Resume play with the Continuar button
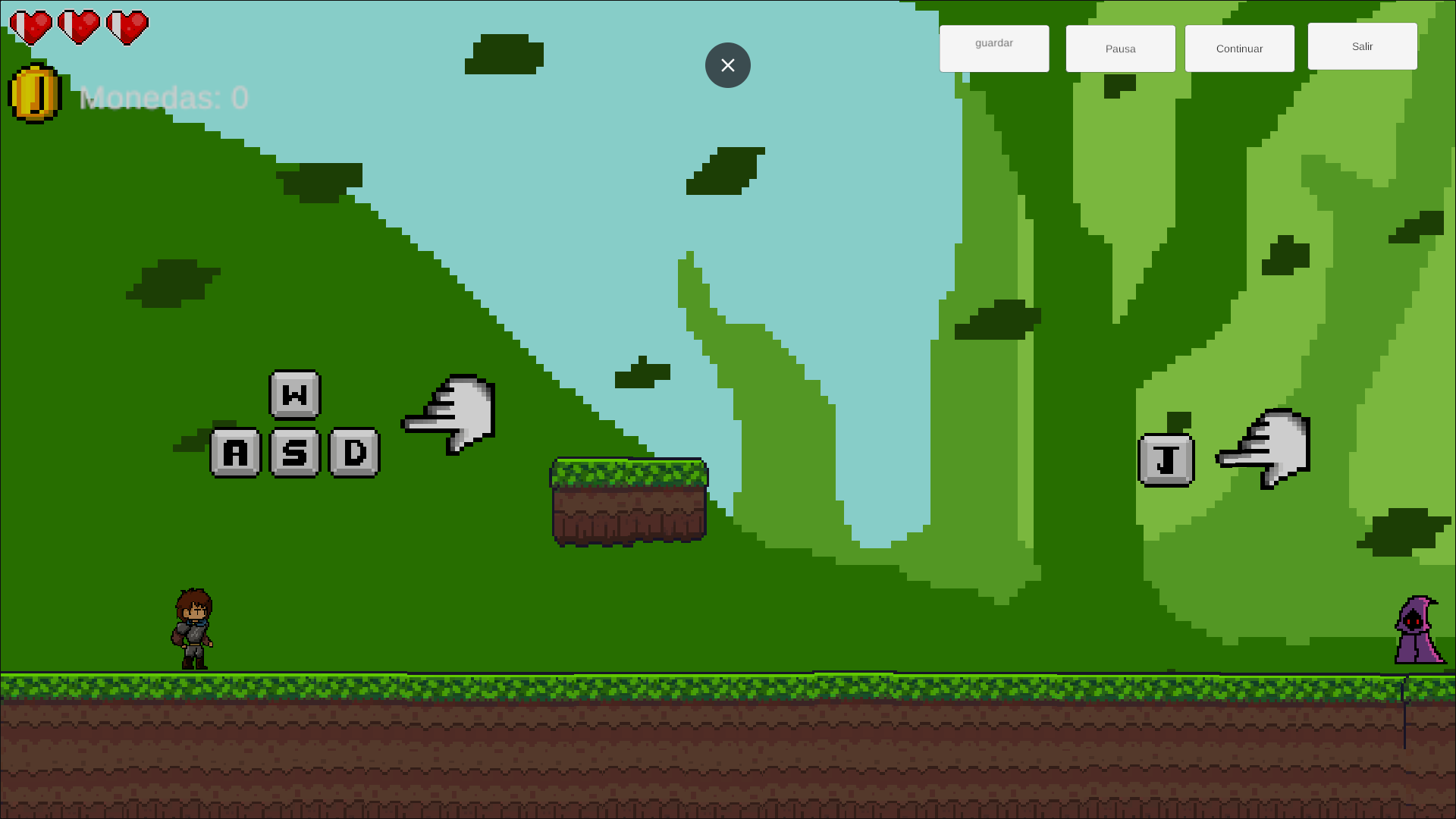The image size is (1456, 819). (x=1239, y=49)
